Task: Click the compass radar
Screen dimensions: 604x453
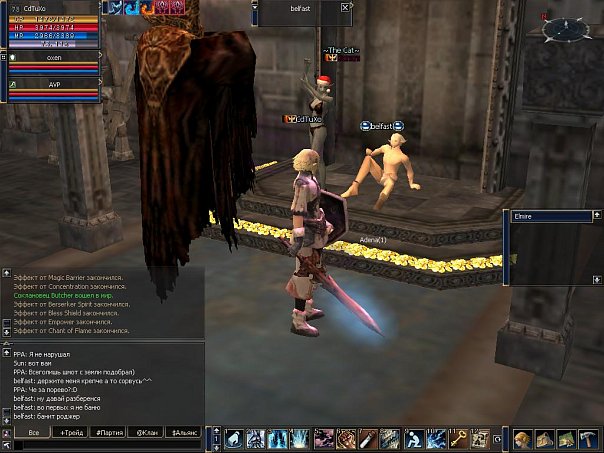Action: tap(566, 29)
